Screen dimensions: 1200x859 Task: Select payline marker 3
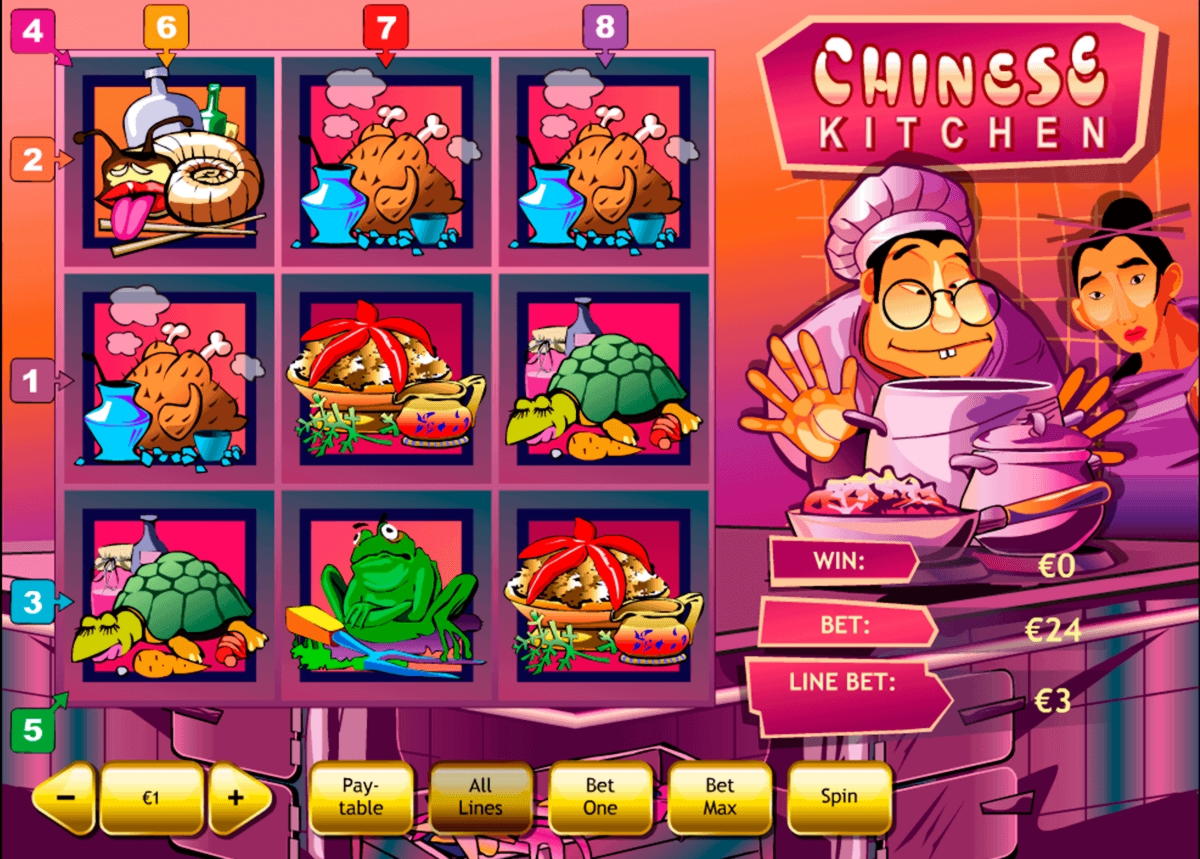pos(33,602)
